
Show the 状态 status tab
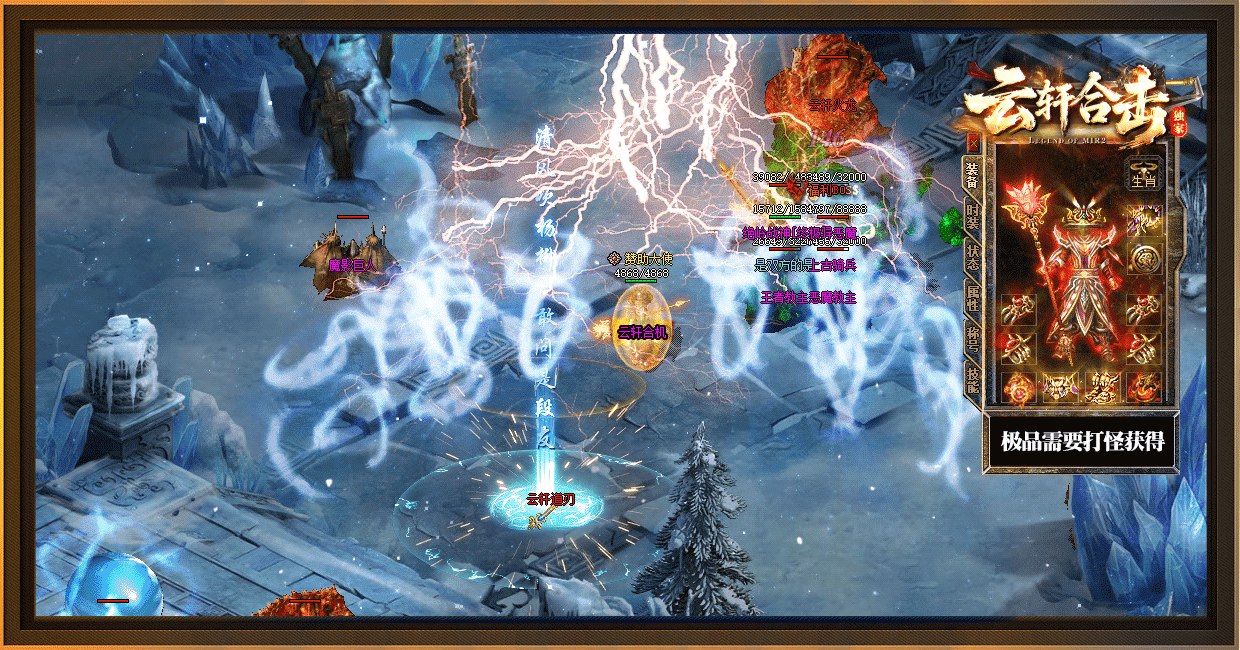(972, 257)
